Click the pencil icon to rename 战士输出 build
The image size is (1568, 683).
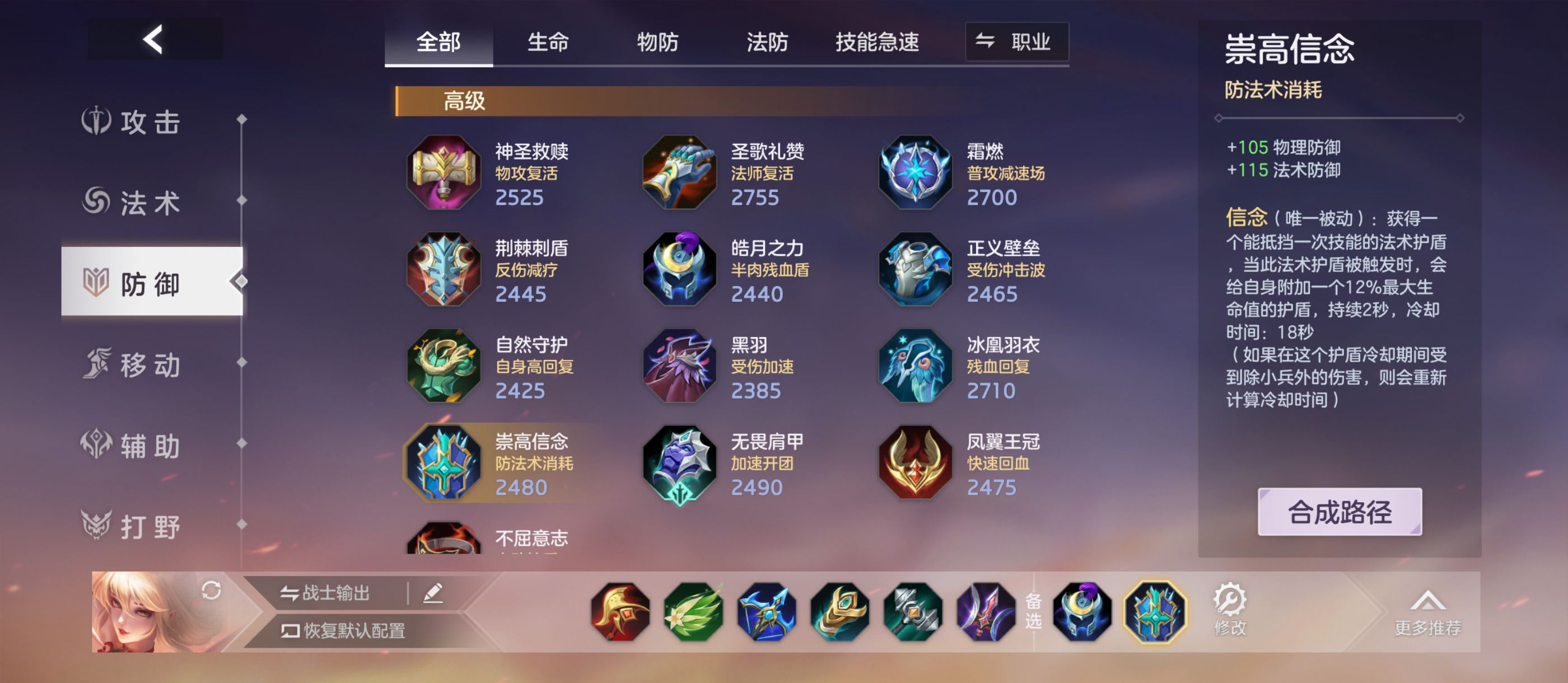click(x=434, y=593)
